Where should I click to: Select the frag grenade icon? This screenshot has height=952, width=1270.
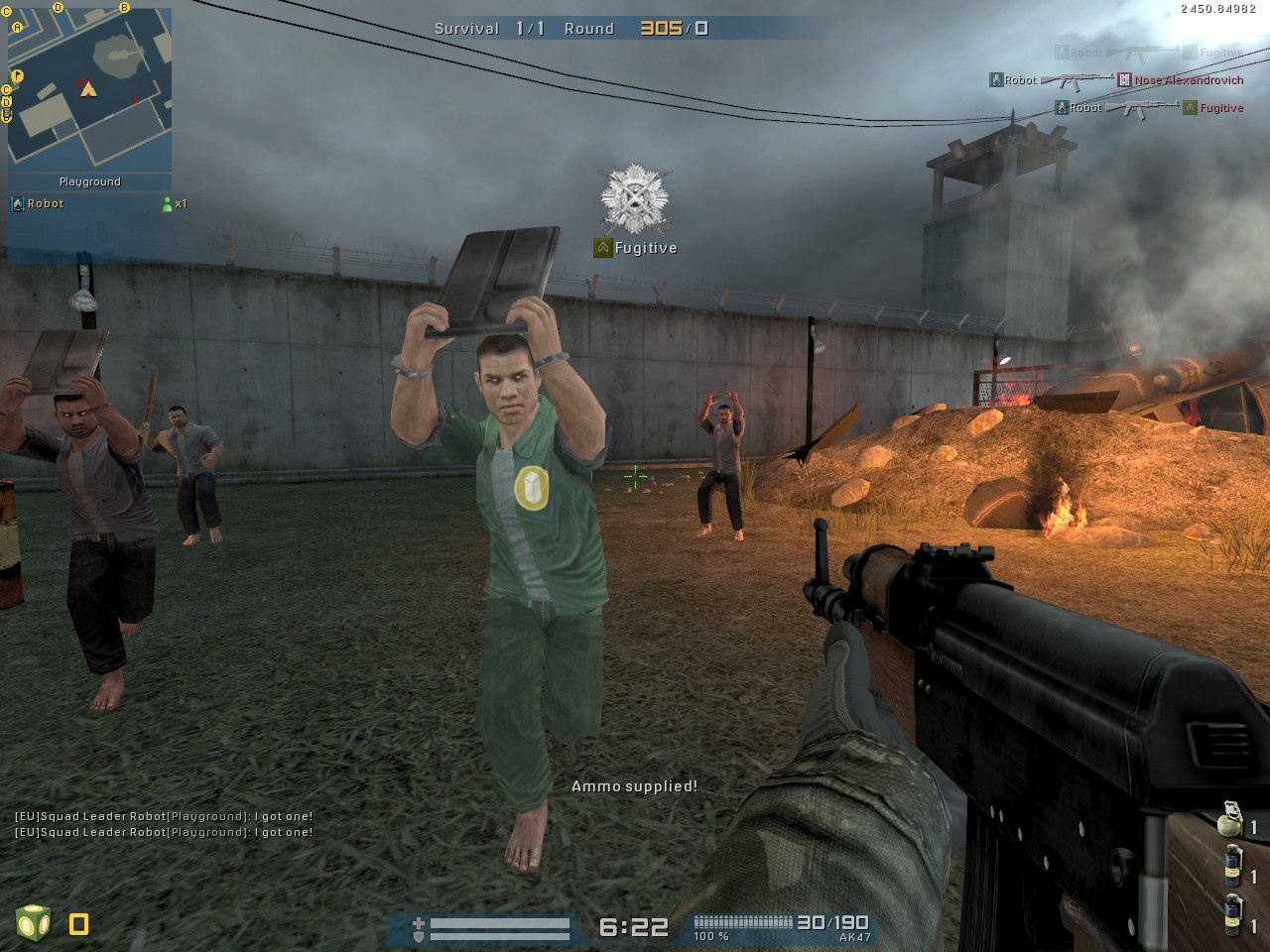(x=1228, y=821)
